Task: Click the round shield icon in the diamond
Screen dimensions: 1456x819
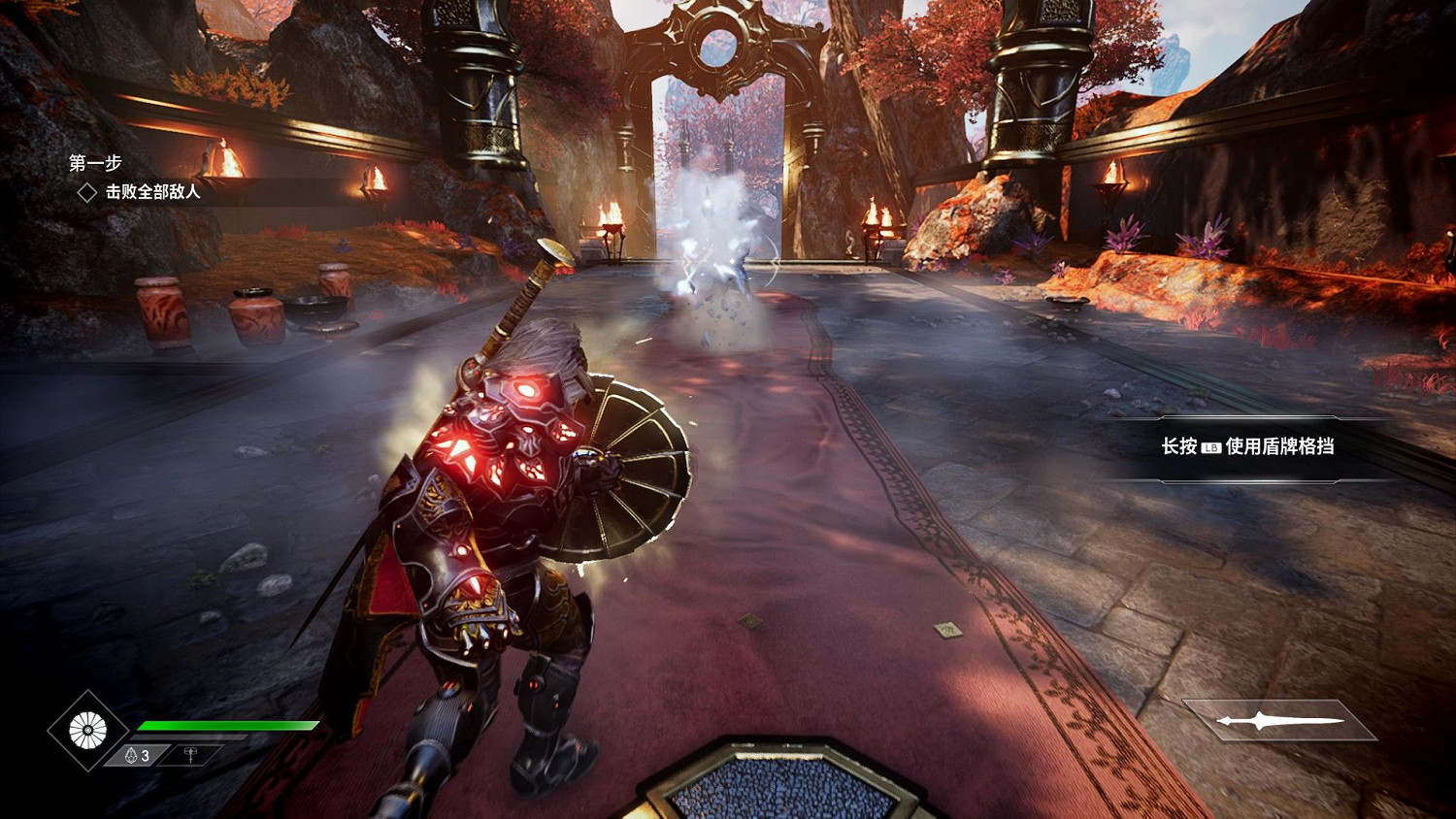Action: click(x=87, y=731)
